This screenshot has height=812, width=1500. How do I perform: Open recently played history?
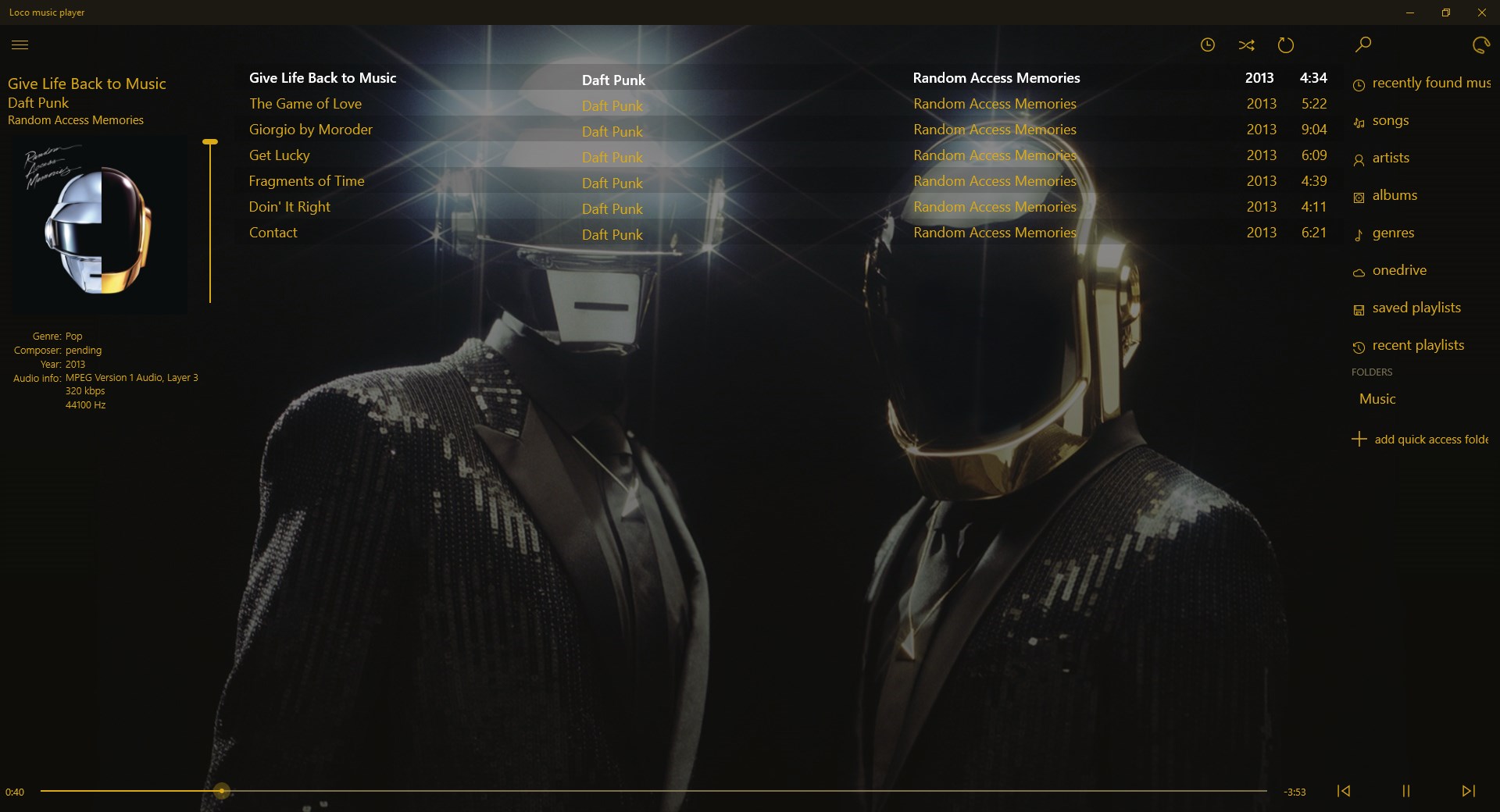1208,45
